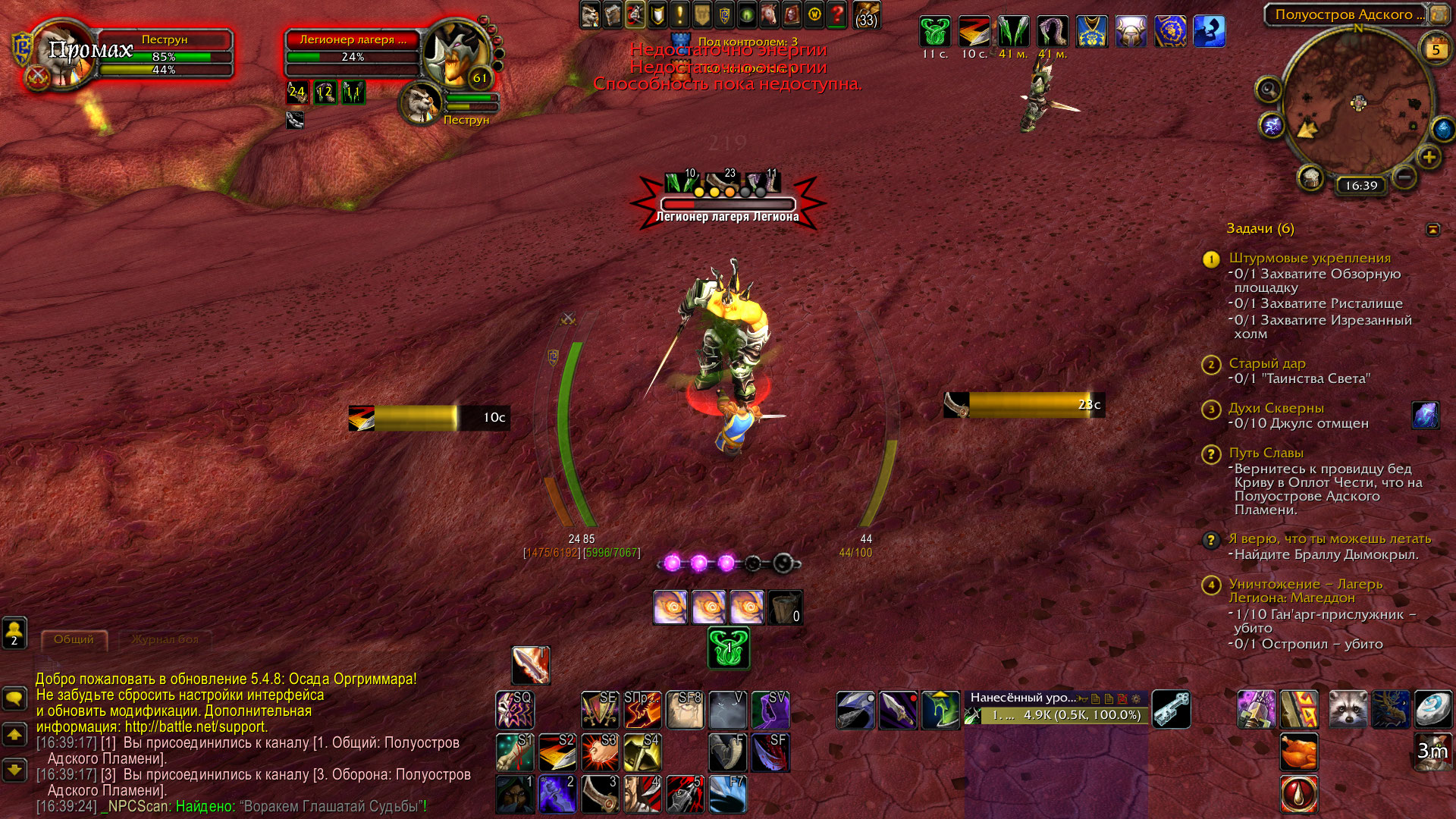The height and width of the screenshot is (819, 1456).
Task: Collapse the Задачи quest tracker
Action: tap(1432, 229)
